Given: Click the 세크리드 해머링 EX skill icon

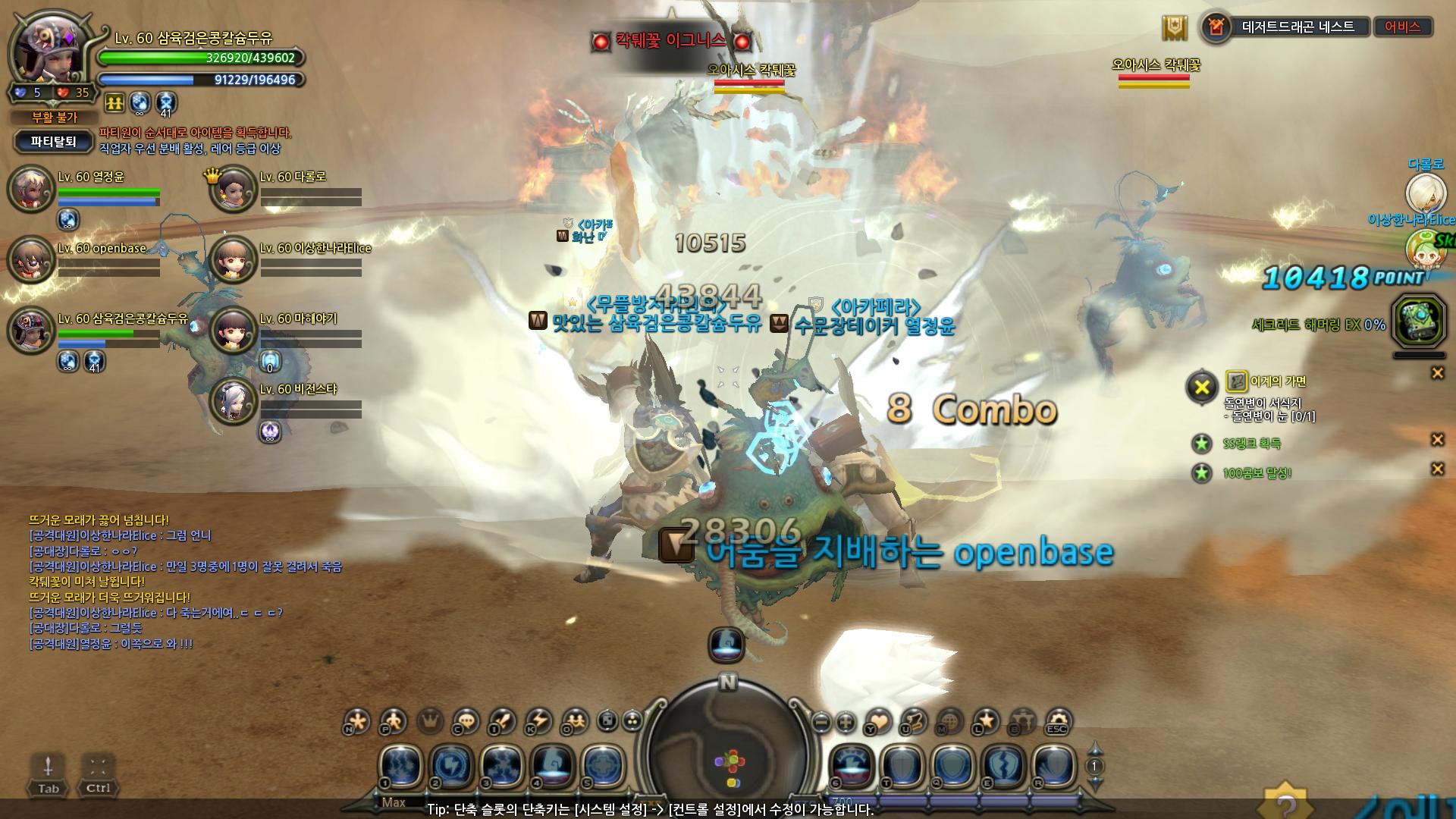Looking at the screenshot, I should pos(1419,324).
